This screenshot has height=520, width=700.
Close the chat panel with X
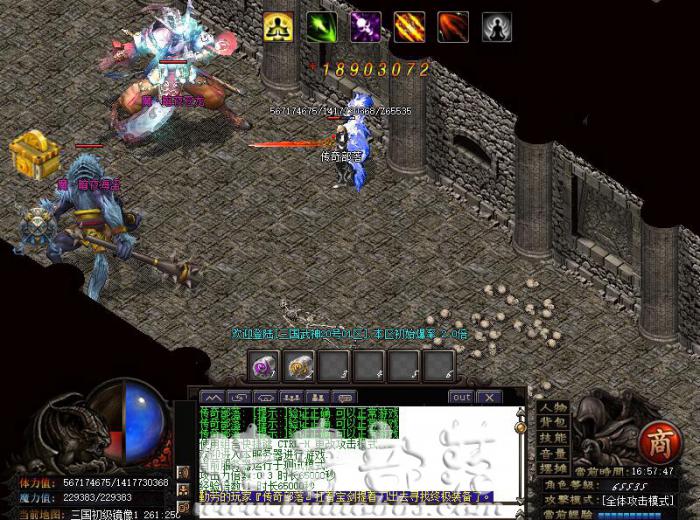[x=489, y=397]
